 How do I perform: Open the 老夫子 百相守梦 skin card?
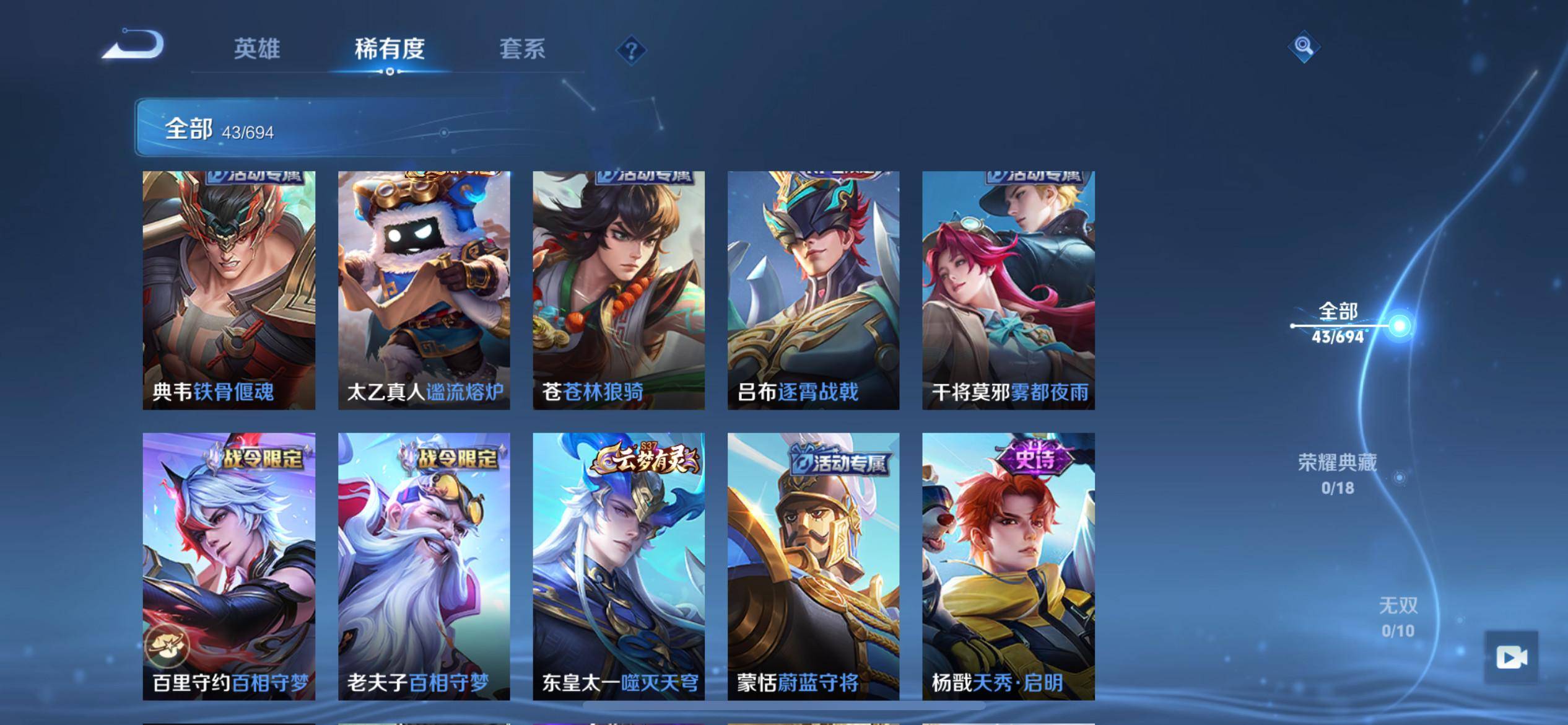424,566
